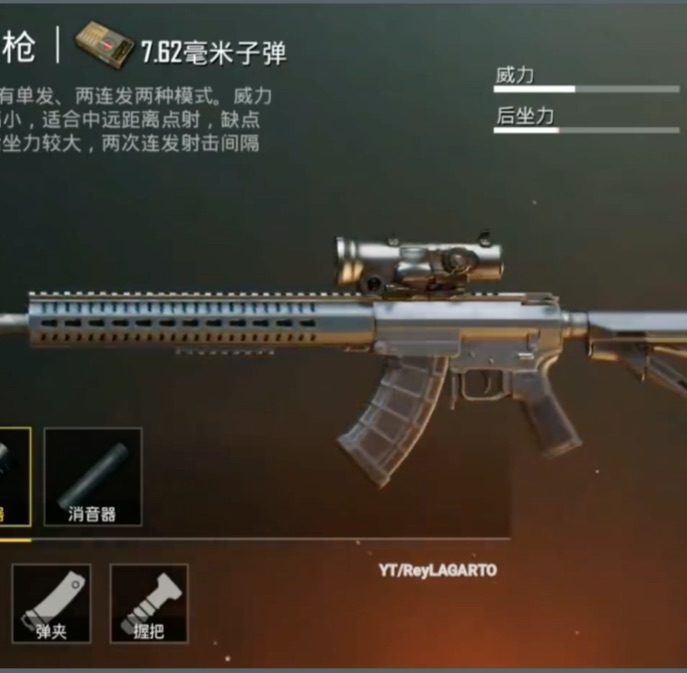
Task: Open the 弹夹 magazine attachment category
Action: point(51,603)
